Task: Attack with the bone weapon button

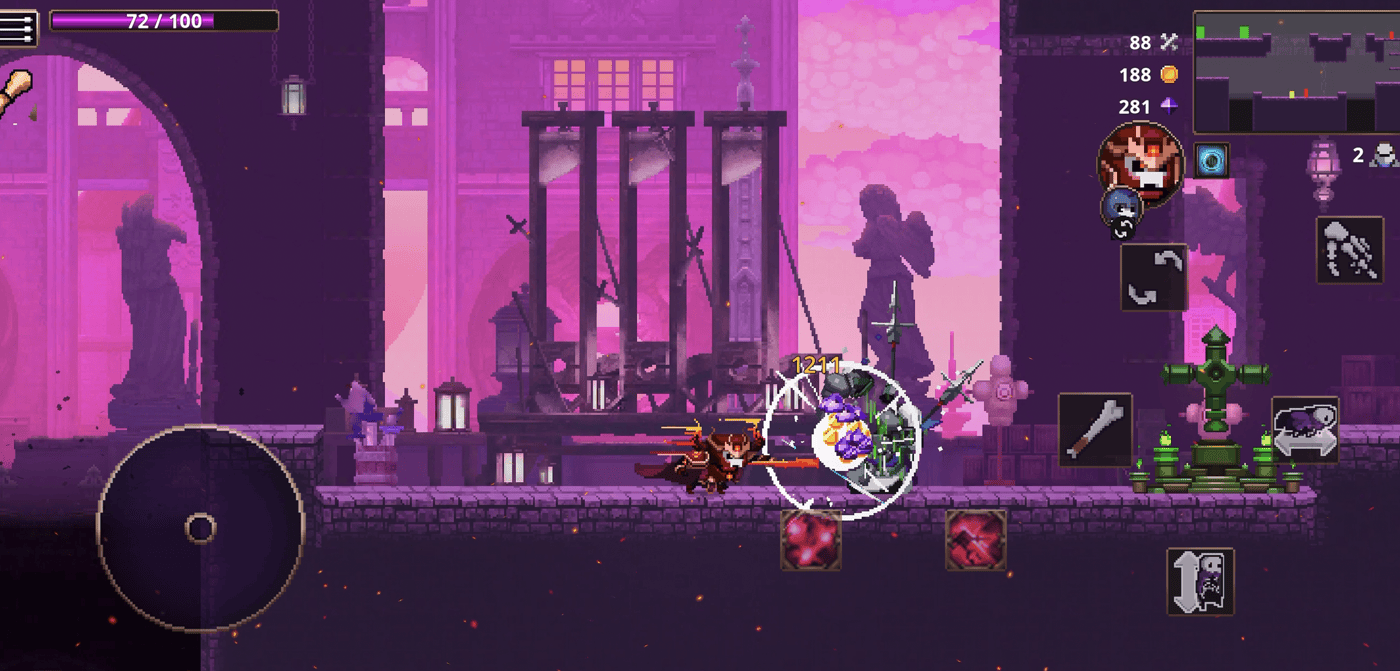Action: [x=1095, y=430]
